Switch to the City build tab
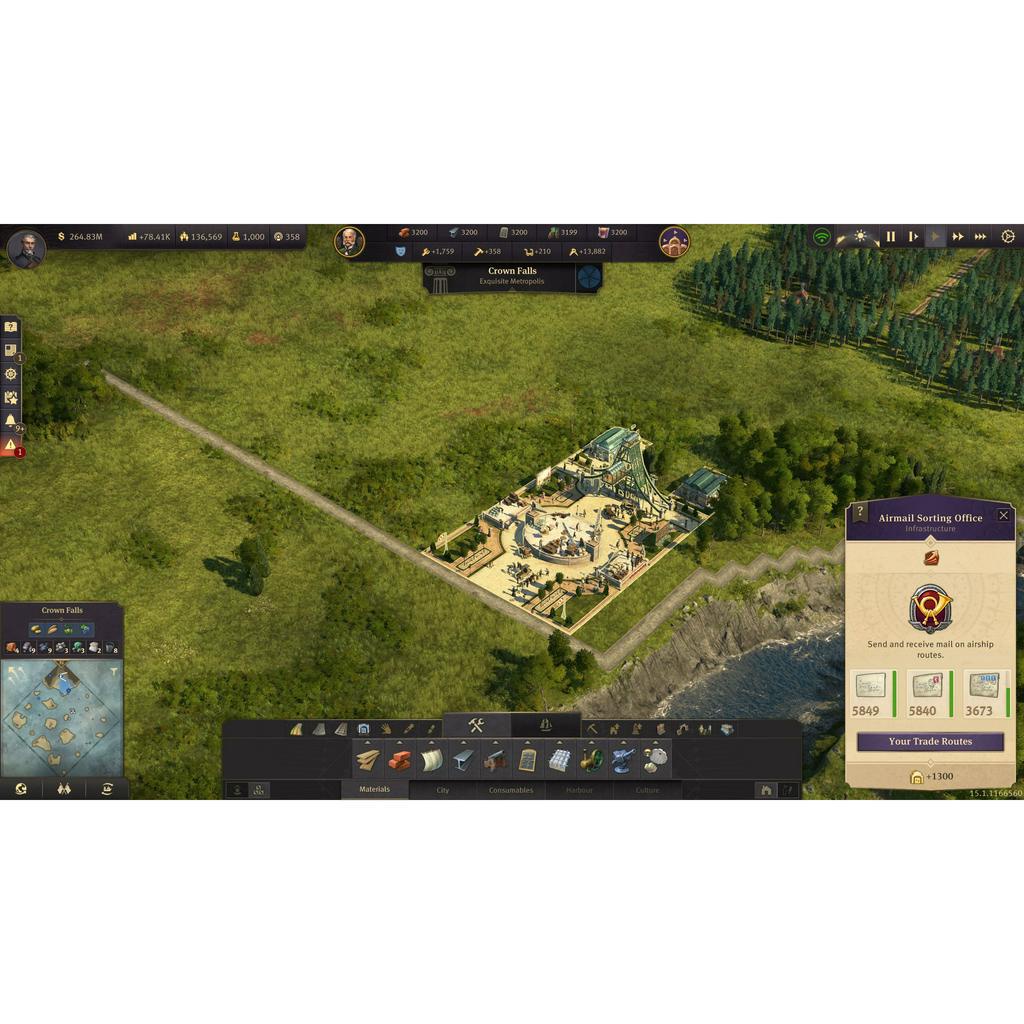Viewport: 1024px width, 1024px height. coord(442,790)
